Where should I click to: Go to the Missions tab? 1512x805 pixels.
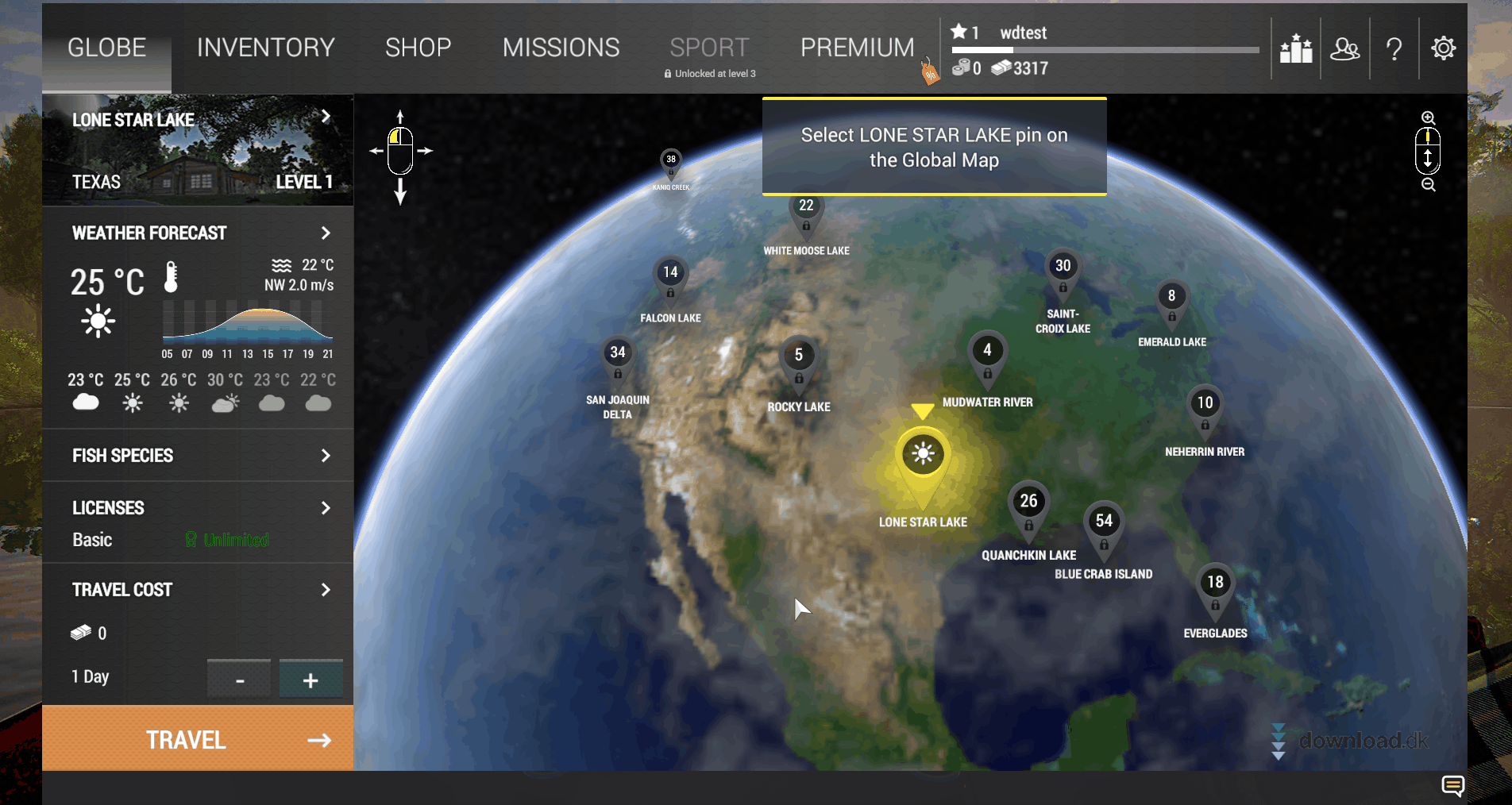(561, 48)
